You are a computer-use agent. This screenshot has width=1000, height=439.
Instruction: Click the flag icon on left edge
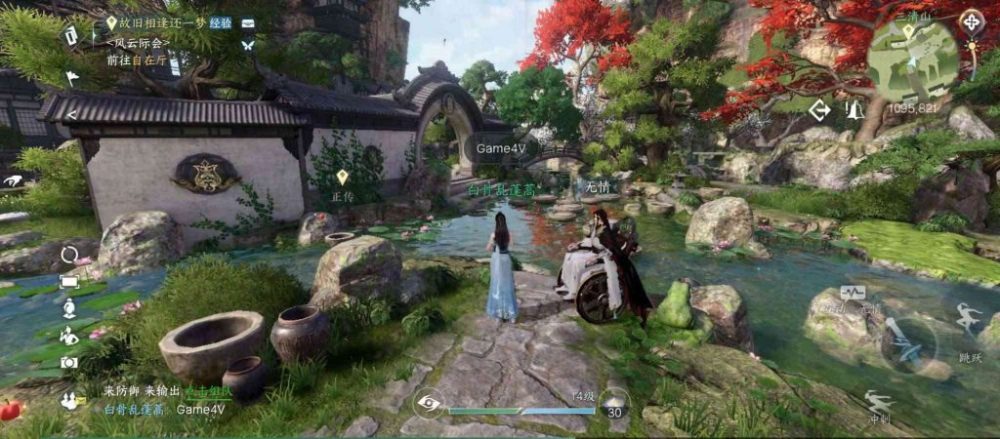[x=72, y=77]
